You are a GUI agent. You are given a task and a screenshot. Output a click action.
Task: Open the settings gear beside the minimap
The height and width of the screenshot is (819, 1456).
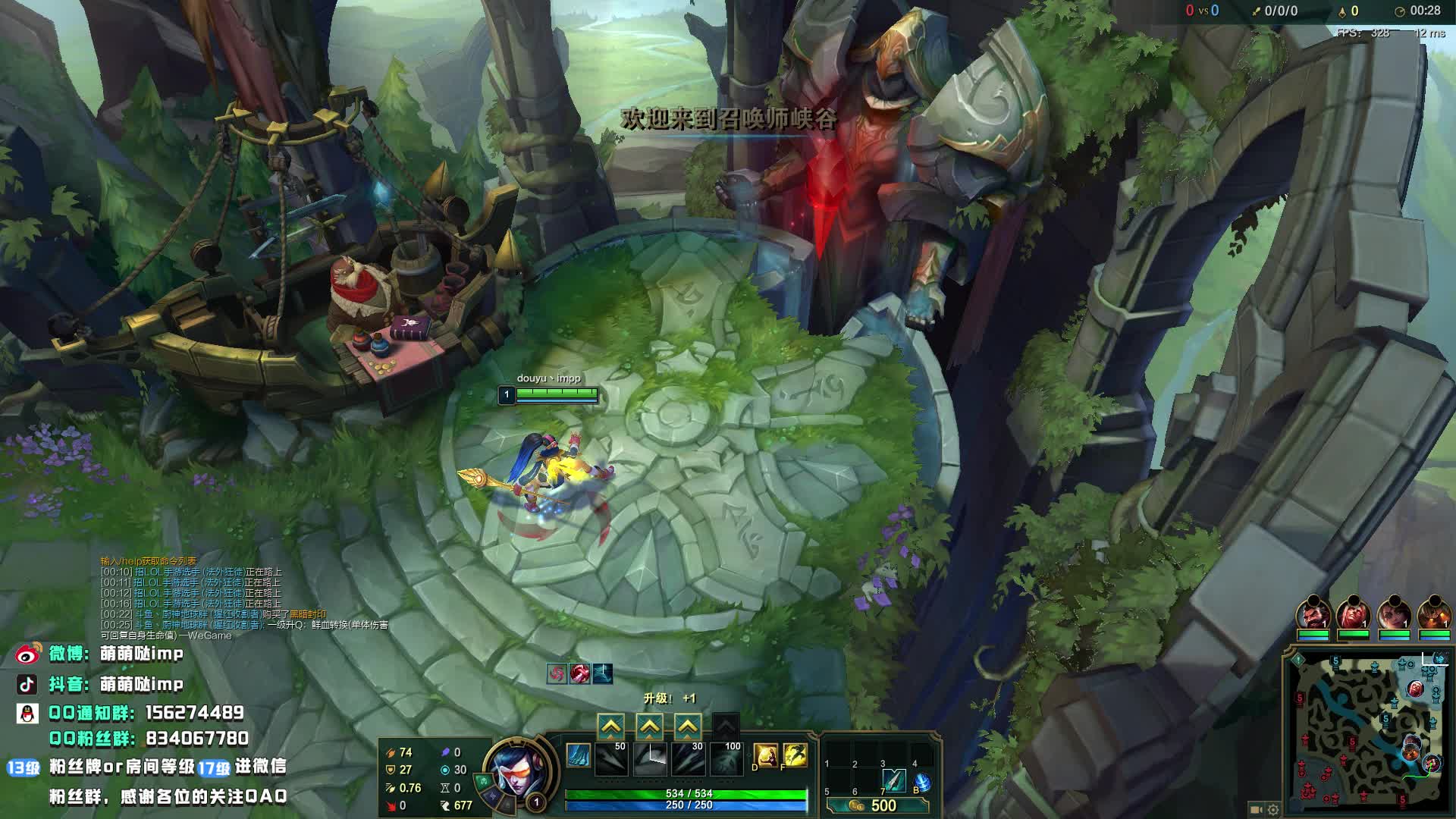click(x=1273, y=809)
